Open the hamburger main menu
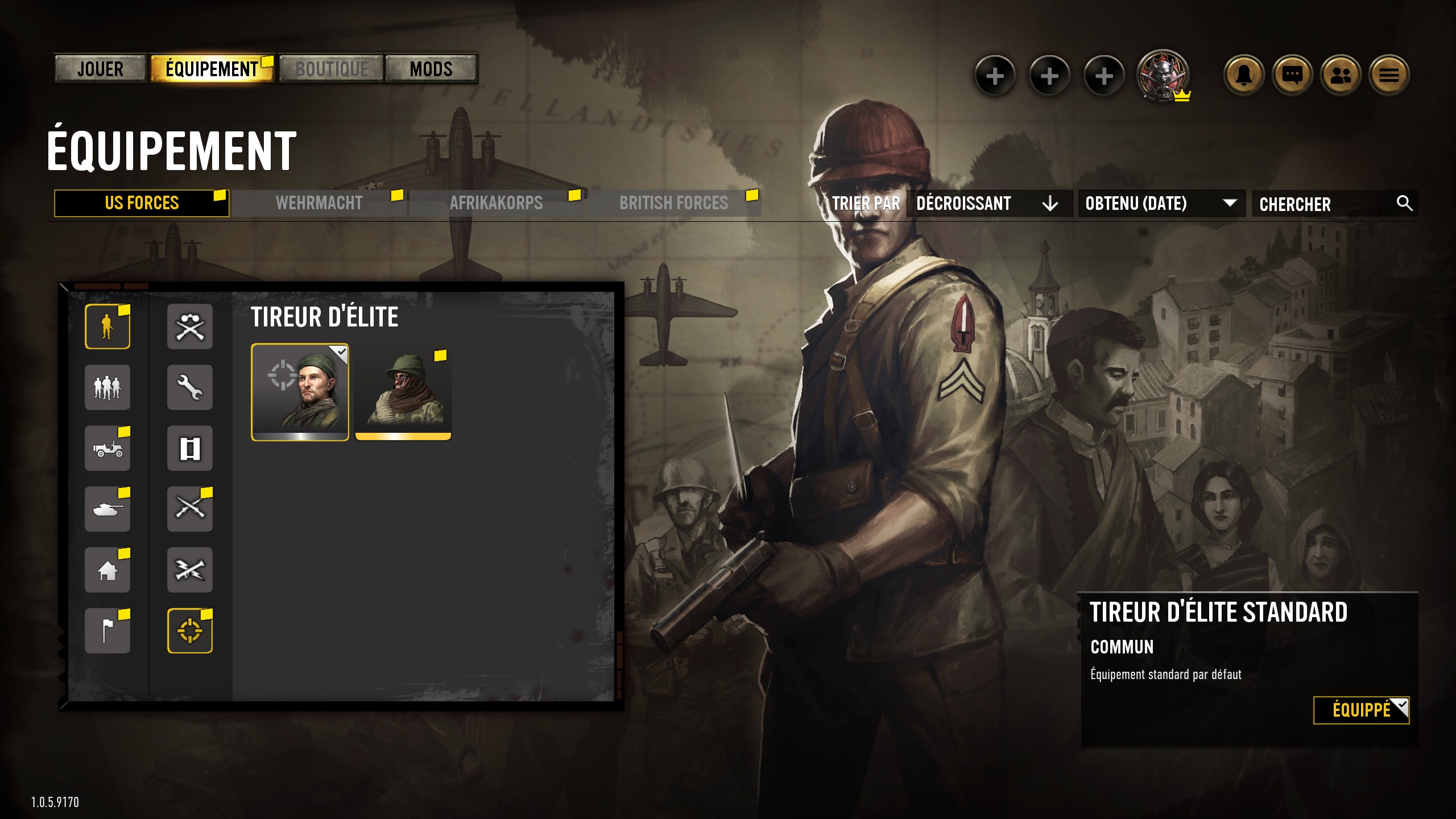The width and height of the screenshot is (1456, 819). [1389, 75]
